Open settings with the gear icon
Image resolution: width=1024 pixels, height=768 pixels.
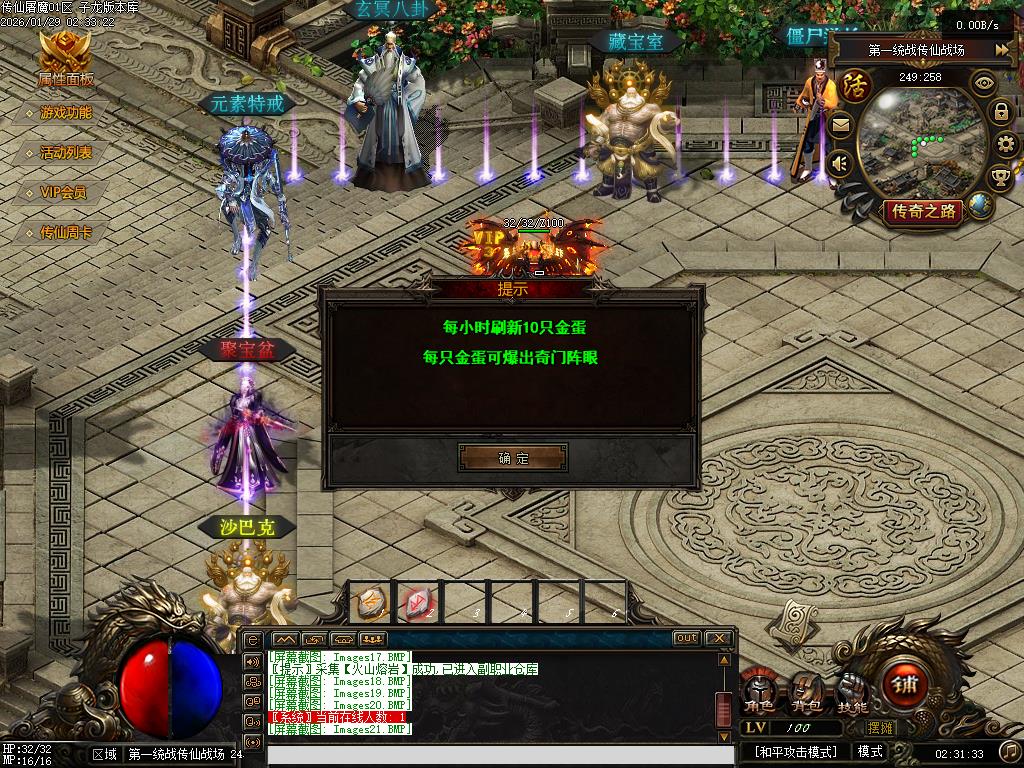click(1005, 144)
